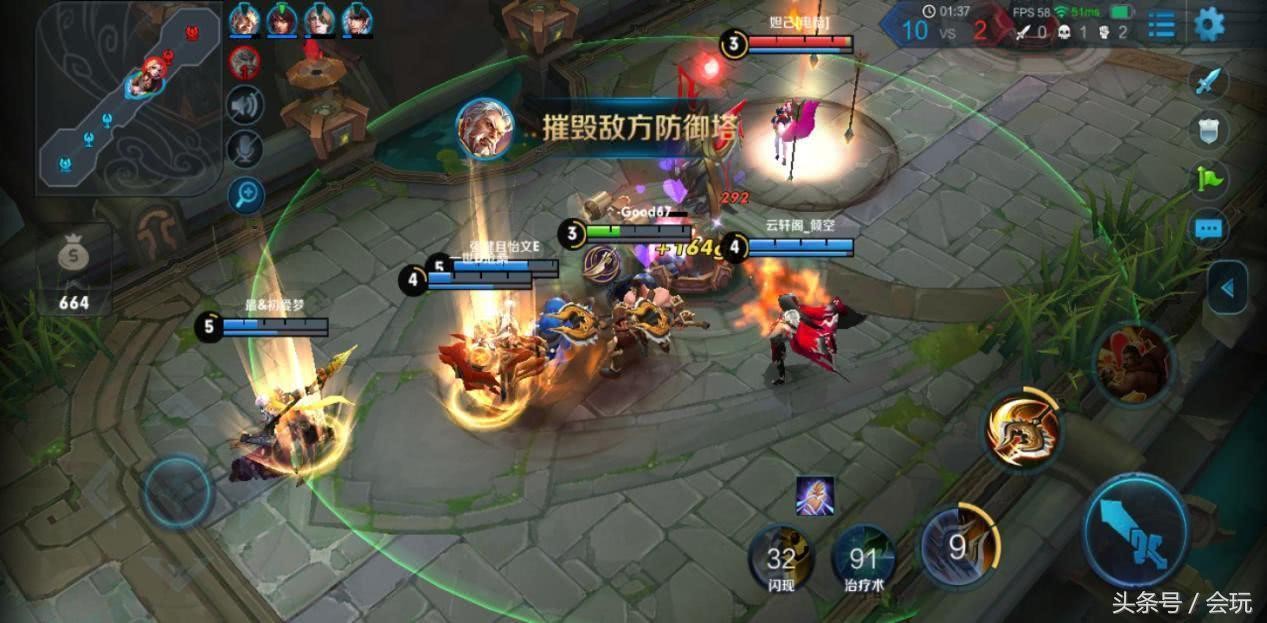Send the shield defend signal
This screenshot has height=623, width=1267.
click(x=1209, y=130)
